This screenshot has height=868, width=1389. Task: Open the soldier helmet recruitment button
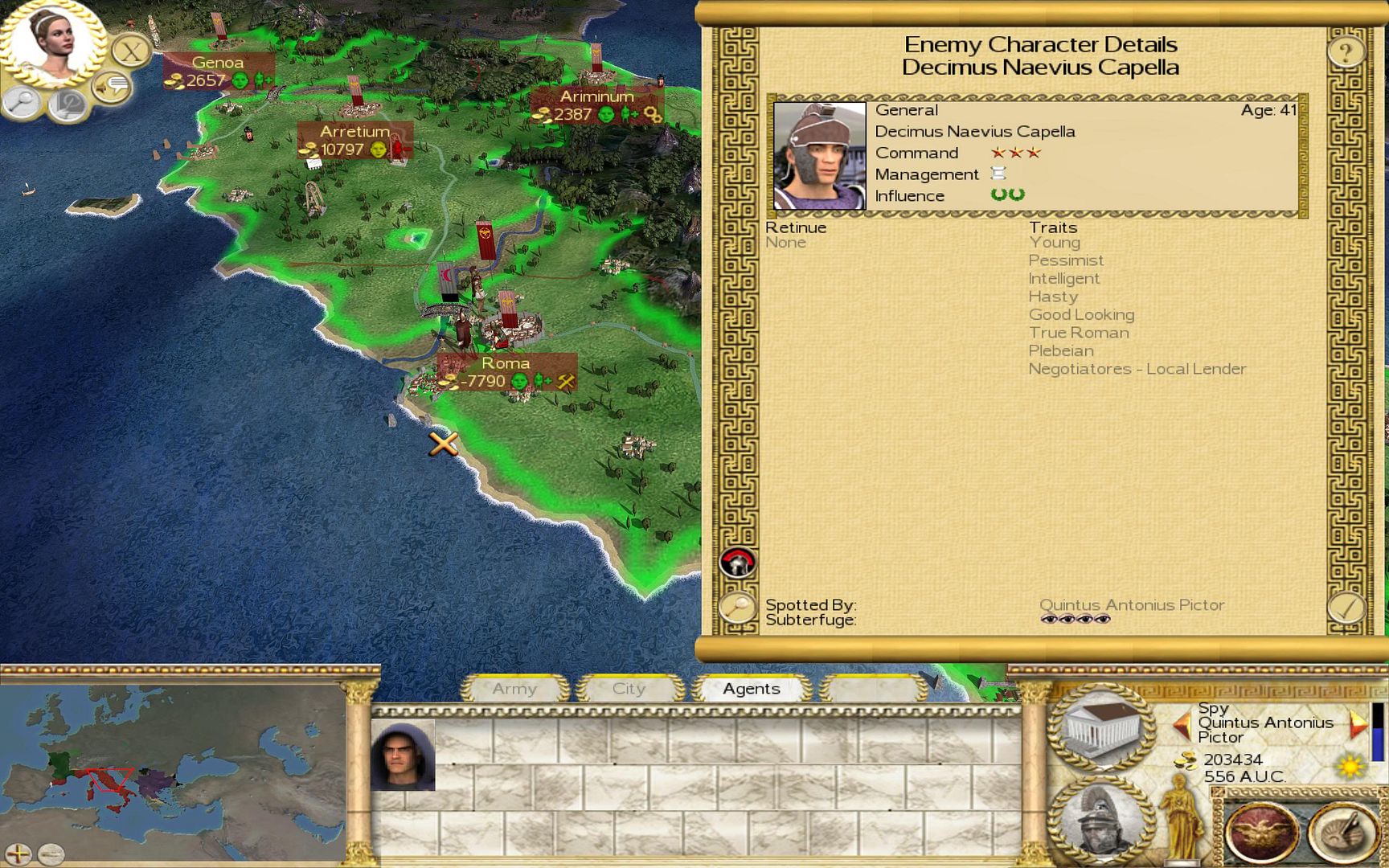[1101, 820]
